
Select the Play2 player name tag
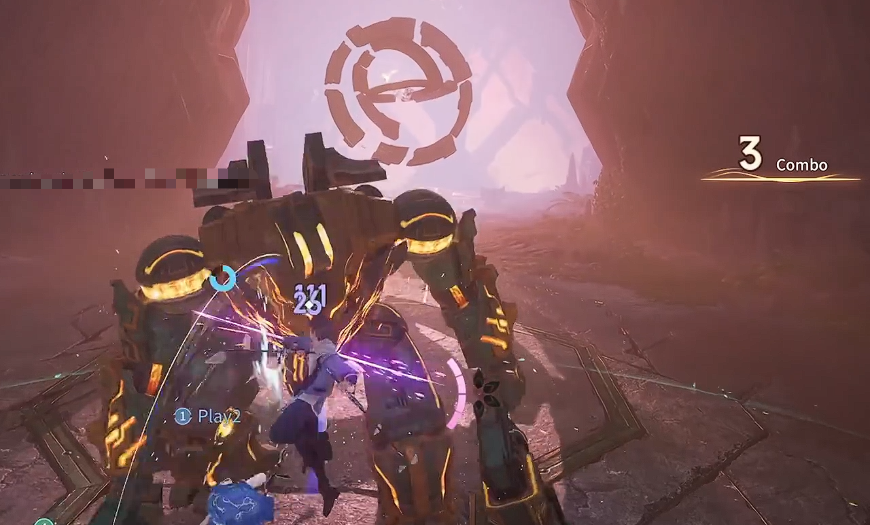[208, 415]
